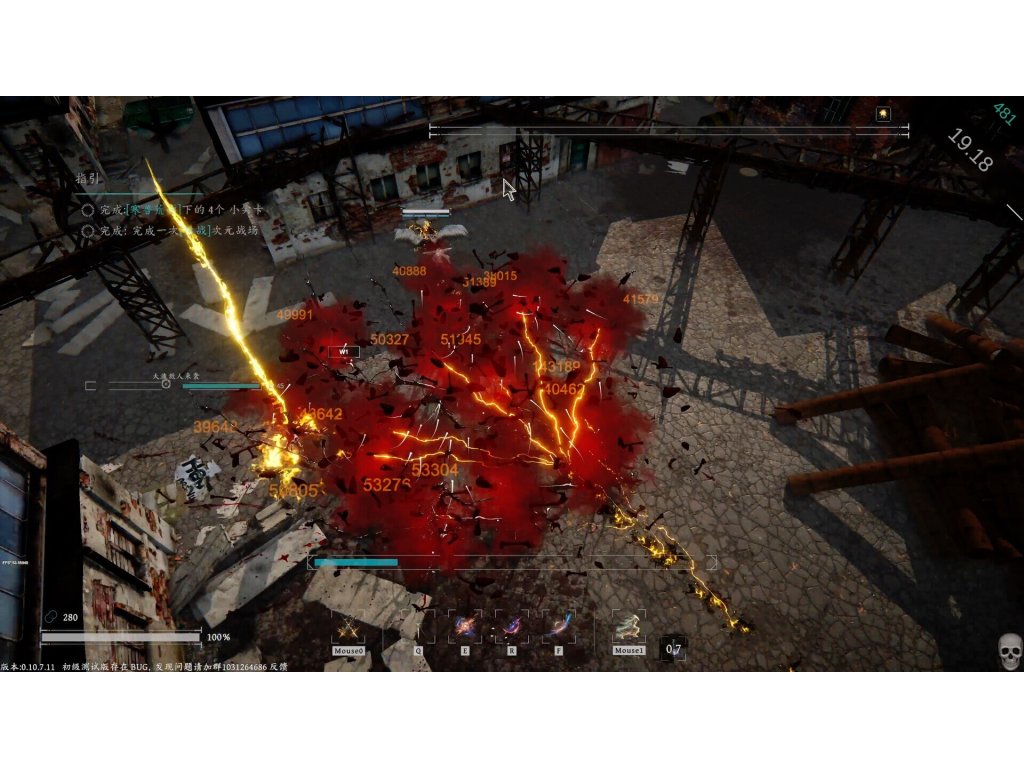Select the first 完成 guide objective
Viewport: 1024px width, 768px height.
170,210
